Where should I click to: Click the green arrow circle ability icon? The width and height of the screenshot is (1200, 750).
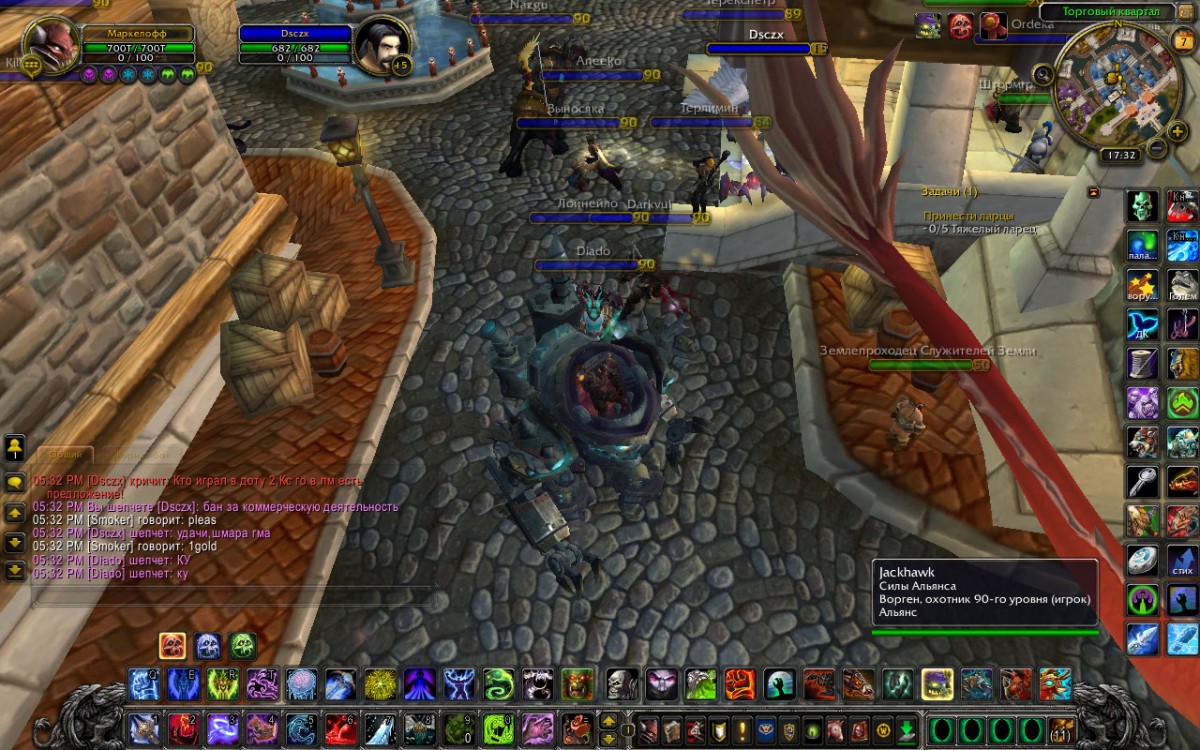click(1184, 402)
